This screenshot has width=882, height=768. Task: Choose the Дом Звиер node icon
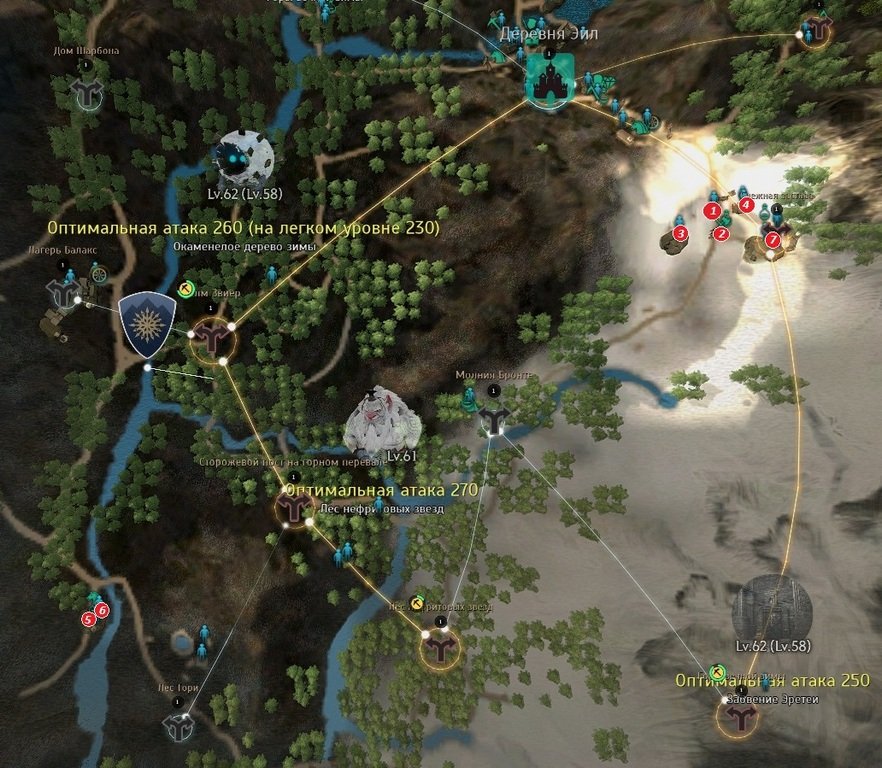212,339
